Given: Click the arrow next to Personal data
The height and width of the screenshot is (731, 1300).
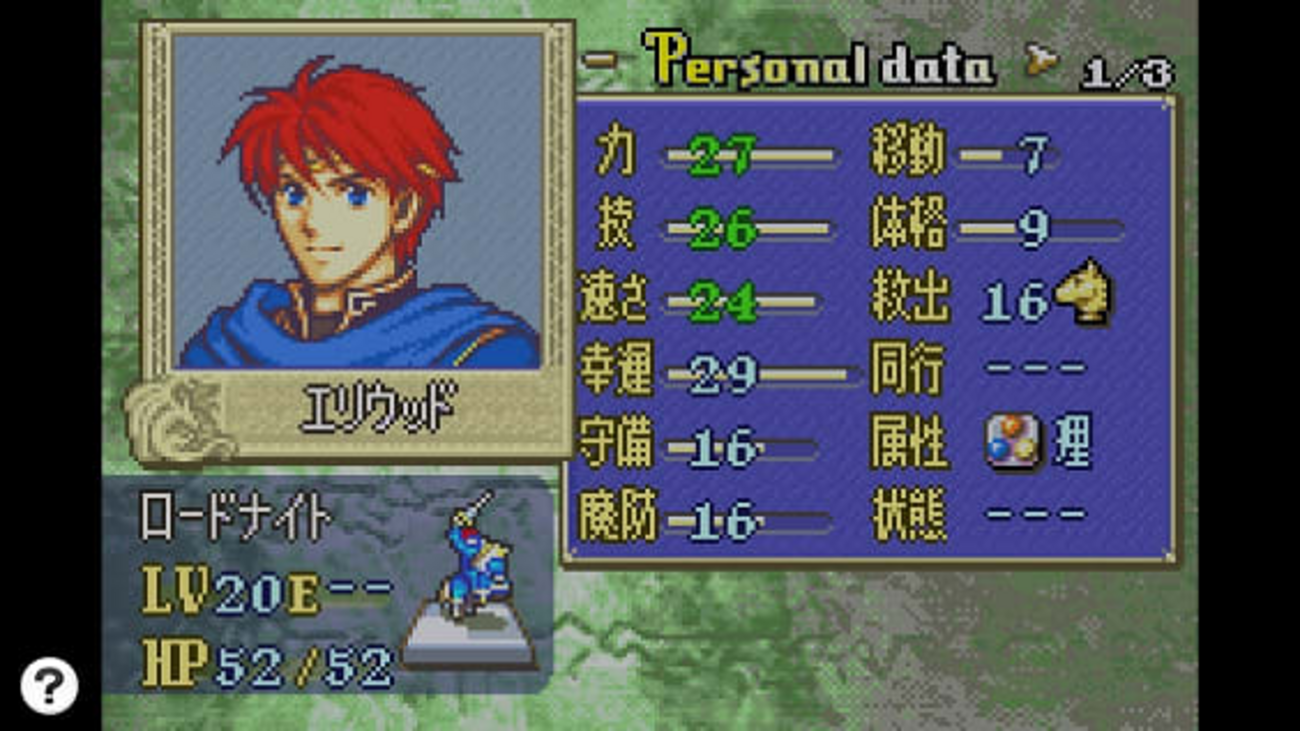Looking at the screenshot, I should [x=1042, y=66].
